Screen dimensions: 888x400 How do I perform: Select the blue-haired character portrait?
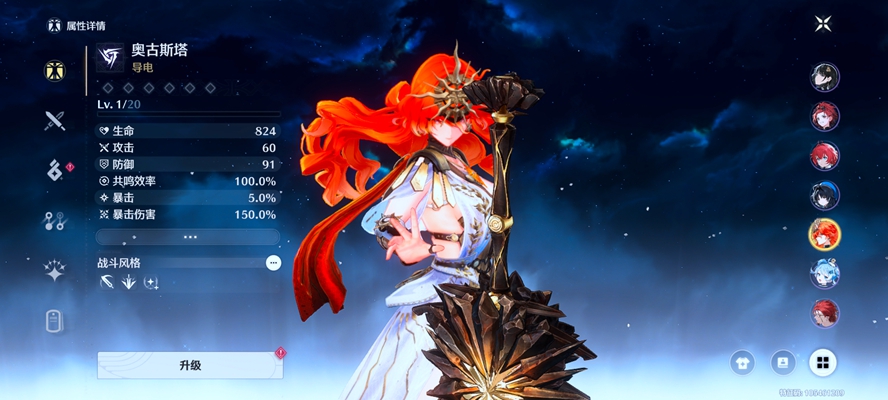[x=825, y=273]
